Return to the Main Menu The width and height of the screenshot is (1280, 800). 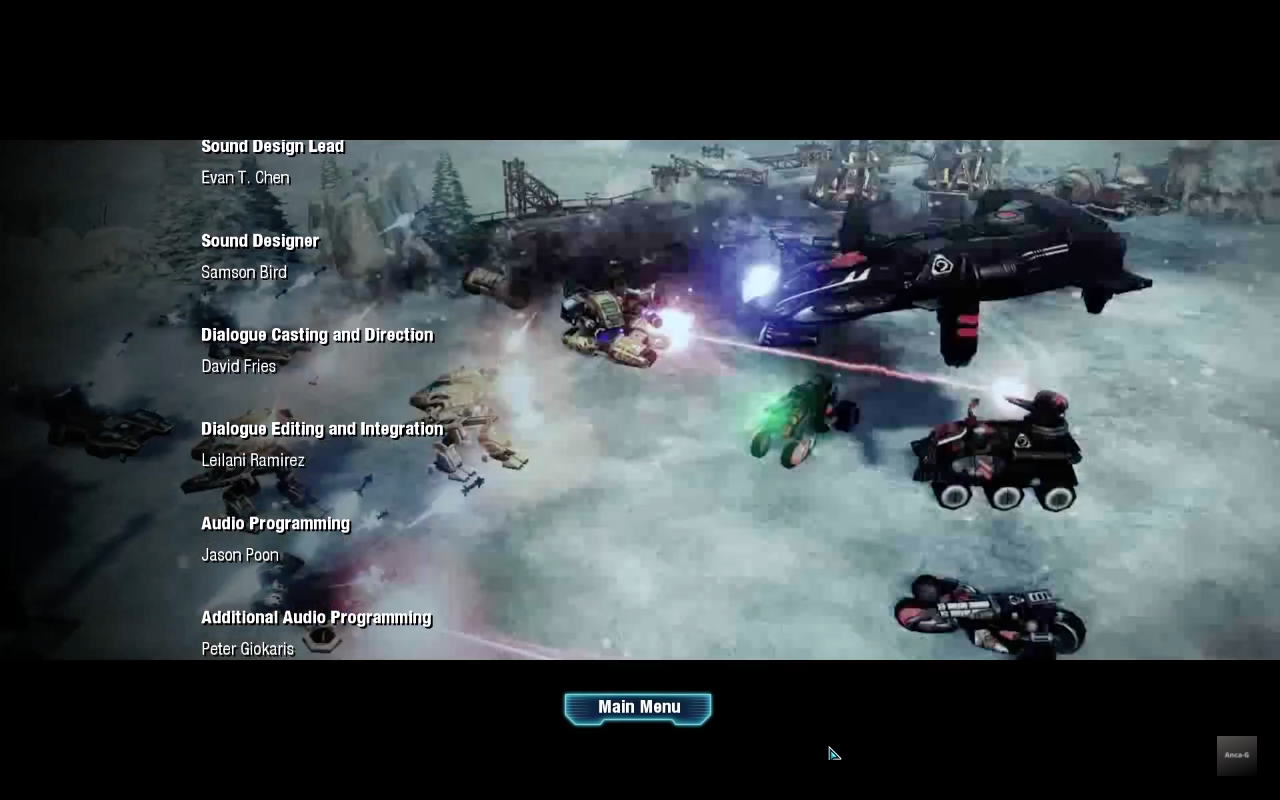(638, 708)
